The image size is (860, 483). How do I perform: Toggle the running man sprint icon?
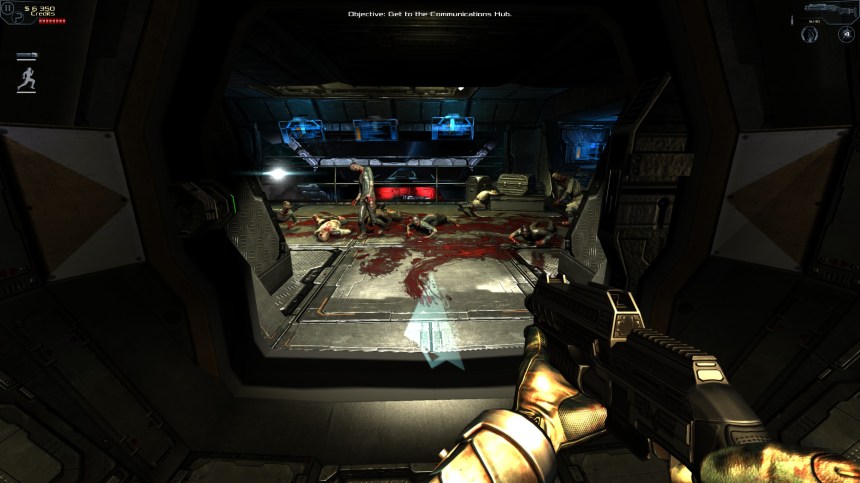click(27, 79)
